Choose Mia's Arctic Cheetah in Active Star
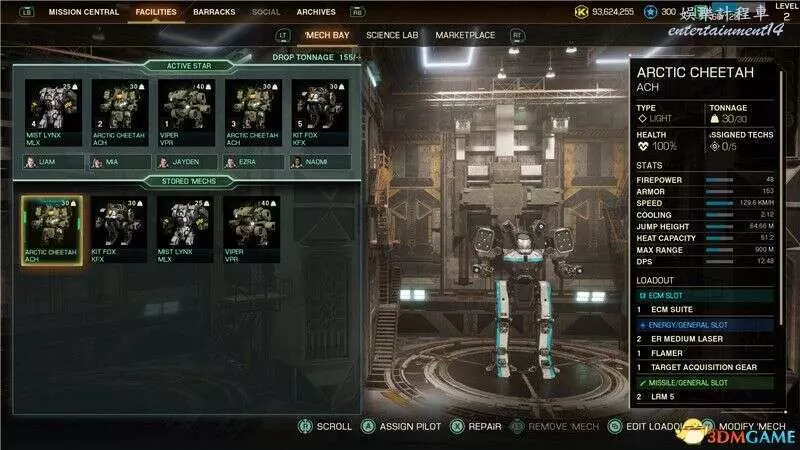This screenshot has height=450, width=800. click(x=120, y=114)
